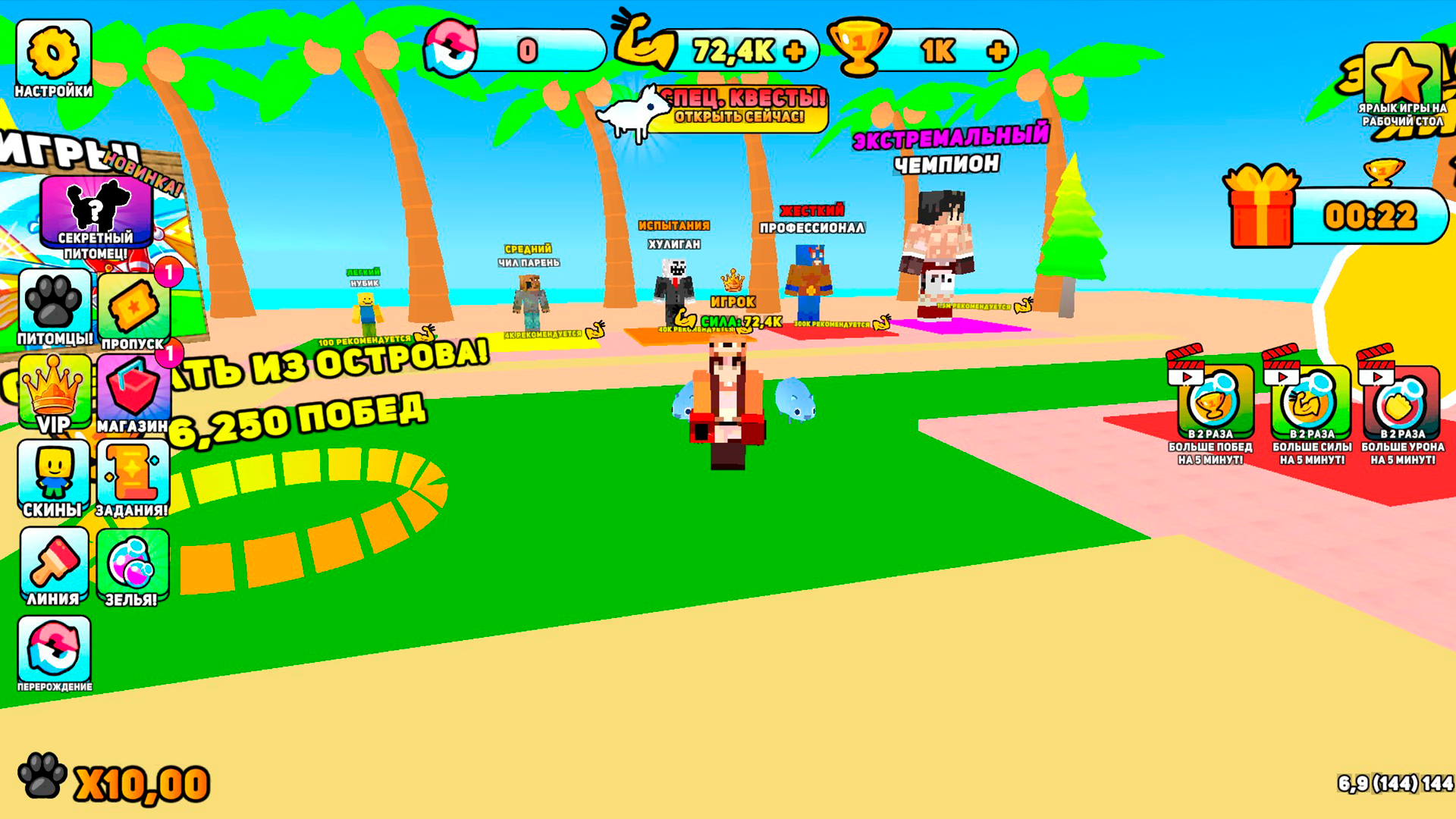The width and height of the screenshot is (1456, 819).
Task: Open СПЕЦ. КВЕСТЫ banner
Action: (739, 106)
